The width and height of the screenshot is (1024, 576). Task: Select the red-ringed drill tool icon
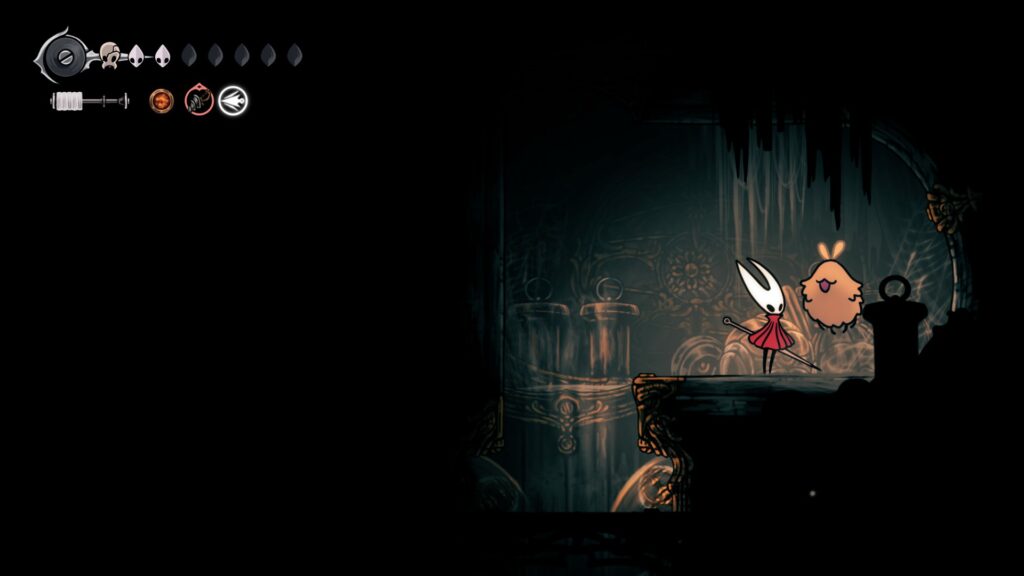click(x=198, y=100)
